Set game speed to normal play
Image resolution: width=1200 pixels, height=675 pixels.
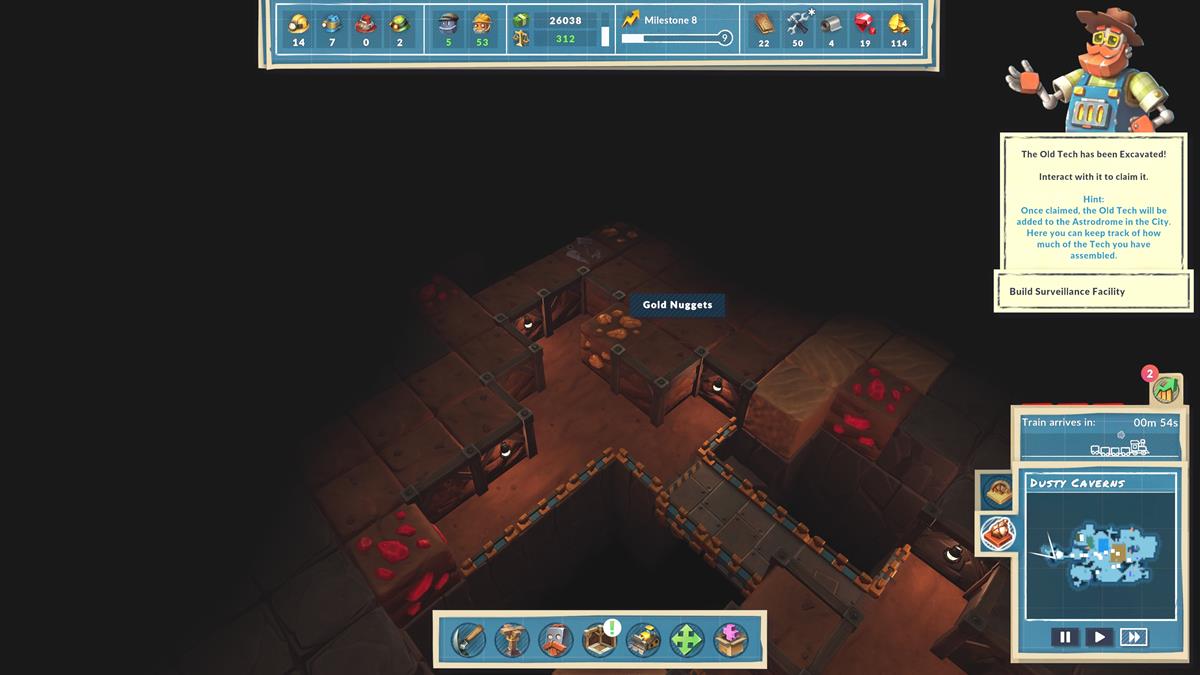pyautogui.click(x=1099, y=637)
